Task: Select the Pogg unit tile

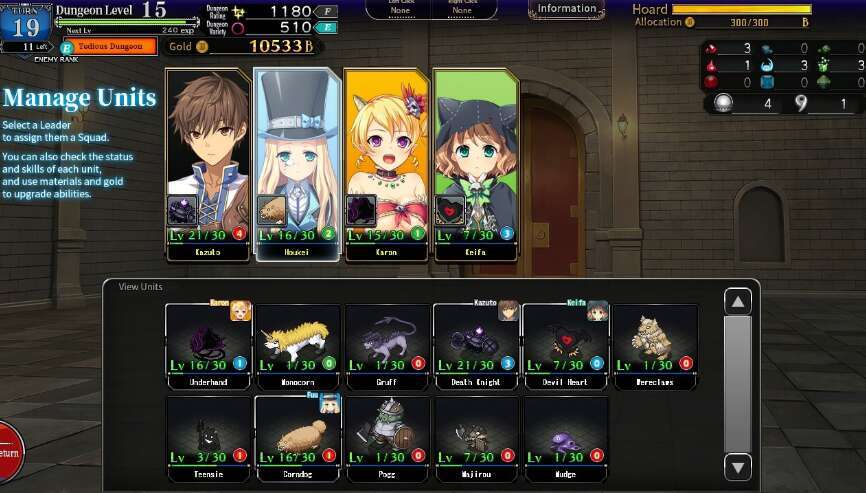Action: point(386,431)
